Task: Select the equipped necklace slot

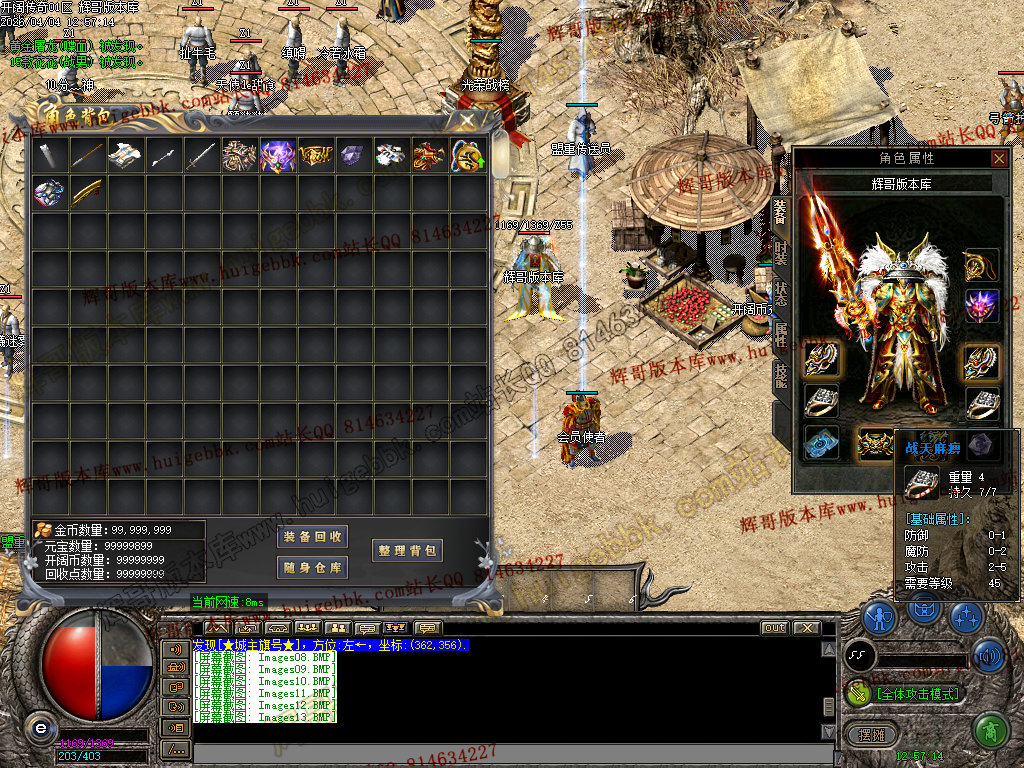Action: click(981, 265)
